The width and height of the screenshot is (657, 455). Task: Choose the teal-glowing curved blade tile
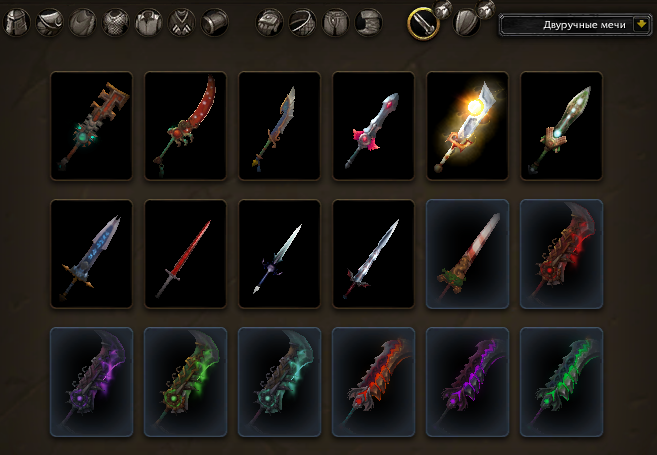[279, 381]
